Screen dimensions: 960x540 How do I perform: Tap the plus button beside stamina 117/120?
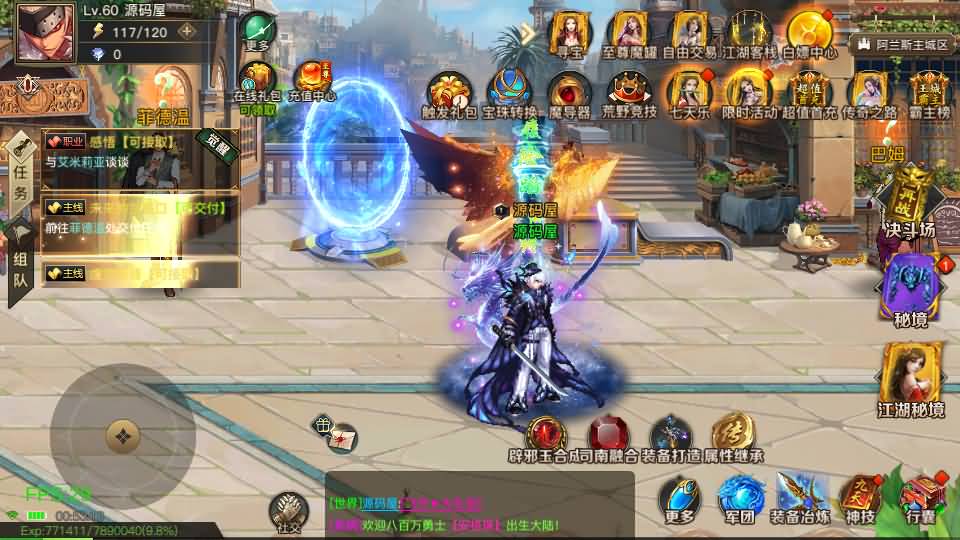point(186,31)
